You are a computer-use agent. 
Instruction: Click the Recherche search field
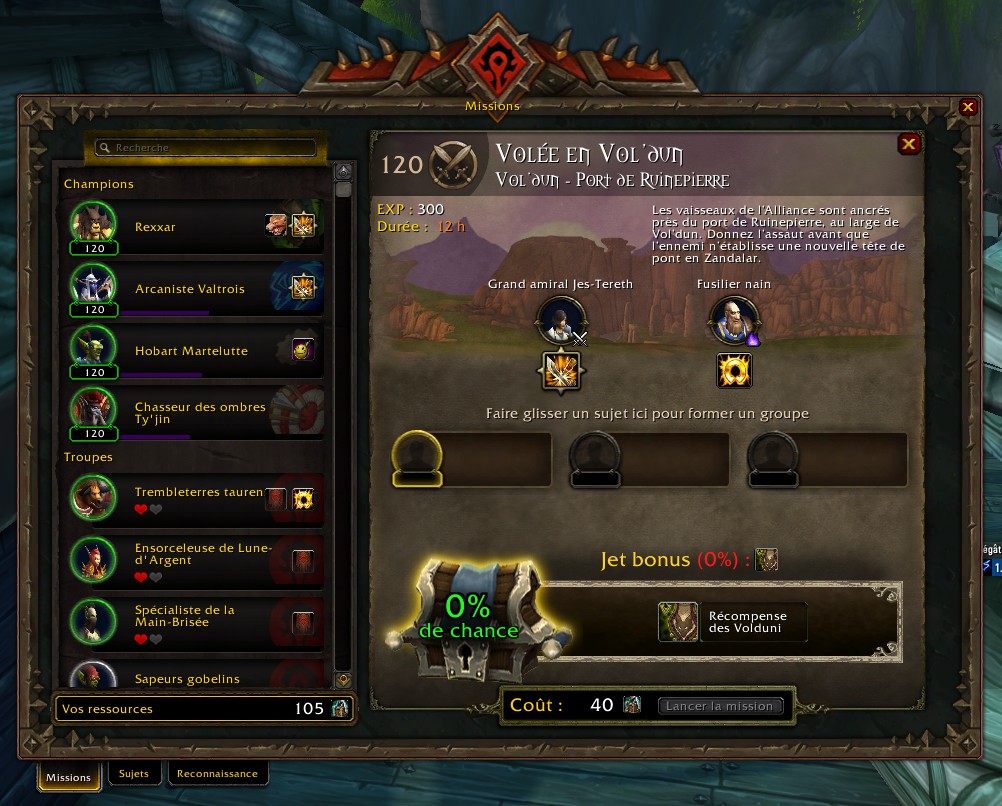point(205,148)
